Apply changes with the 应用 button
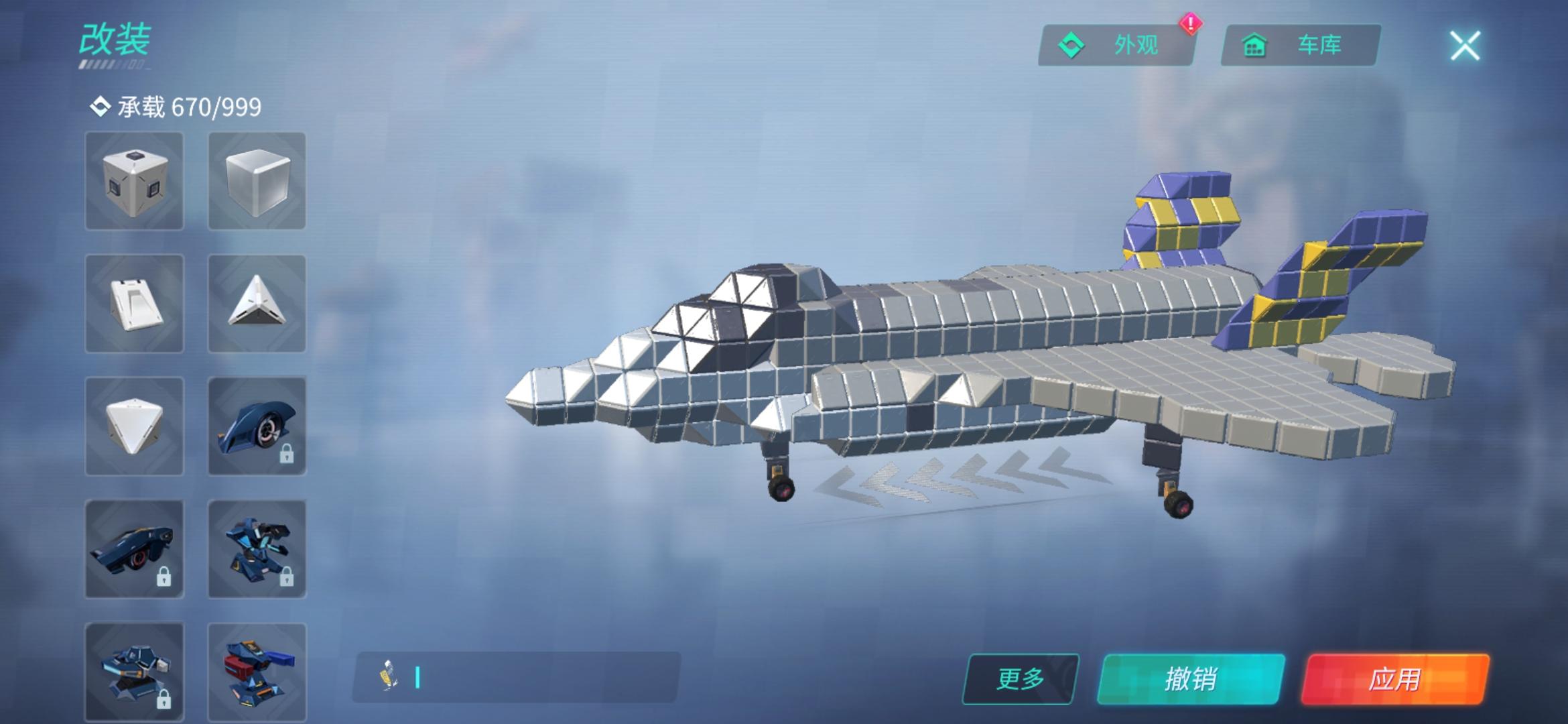The image size is (1568, 724). [x=1395, y=678]
